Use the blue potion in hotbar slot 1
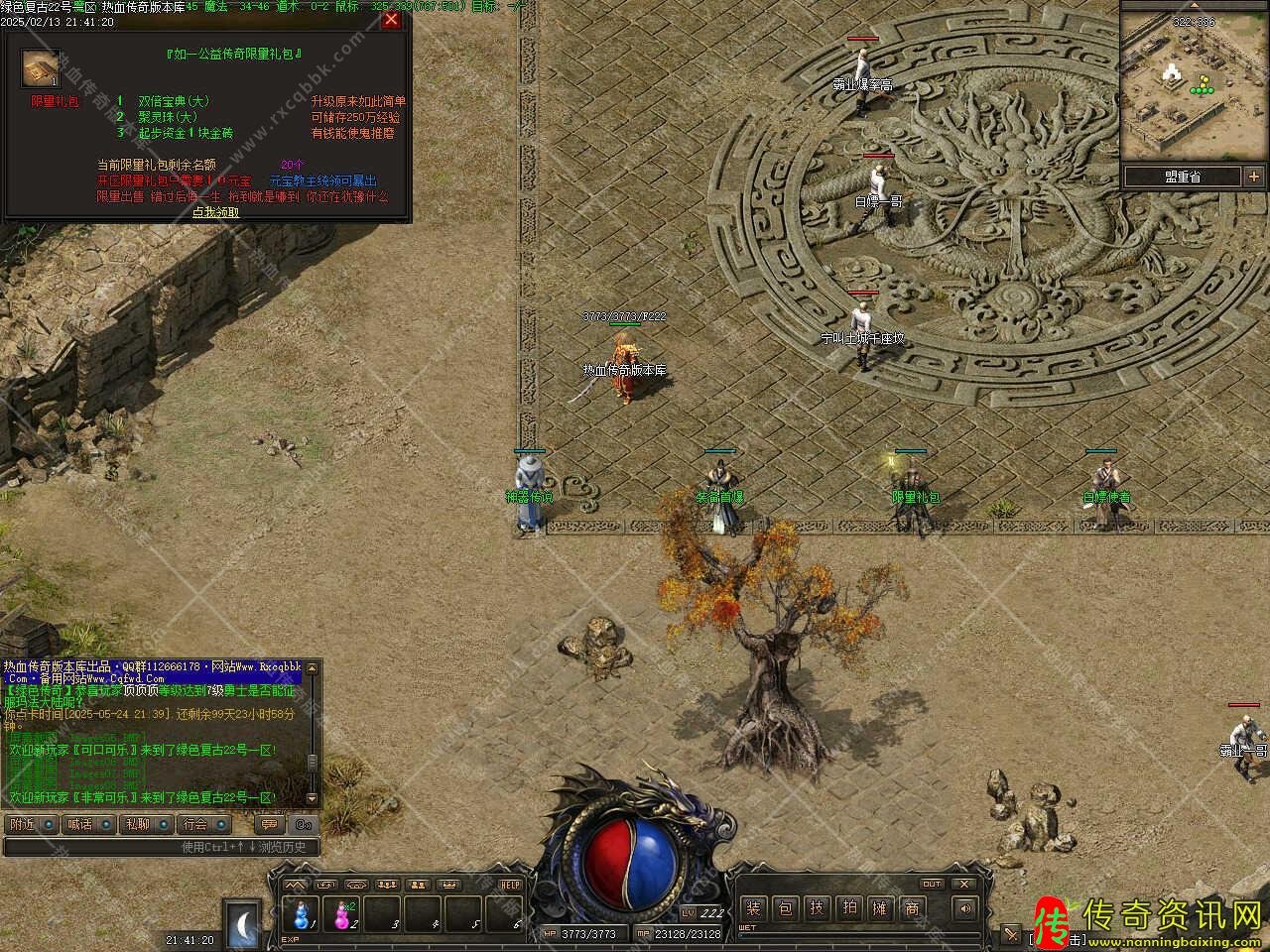This screenshot has height=952, width=1270. click(x=301, y=913)
